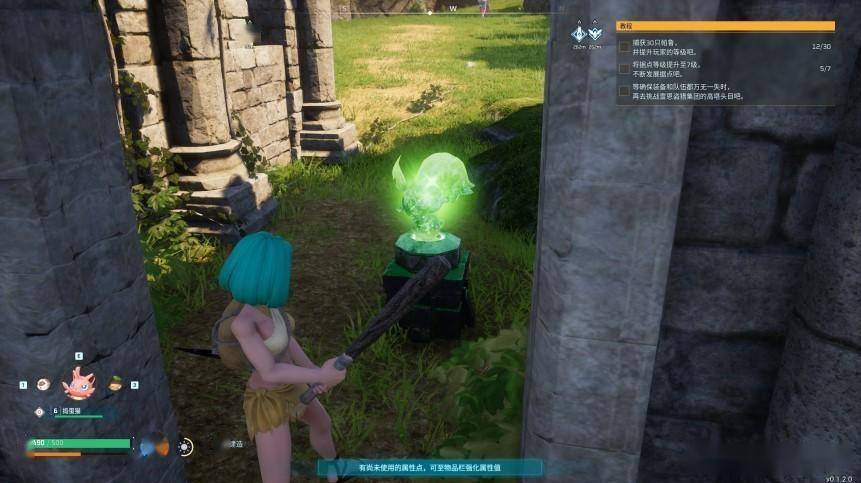Click the Pal sphere count icon
The height and width of the screenshot is (483, 861).
[40, 411]
